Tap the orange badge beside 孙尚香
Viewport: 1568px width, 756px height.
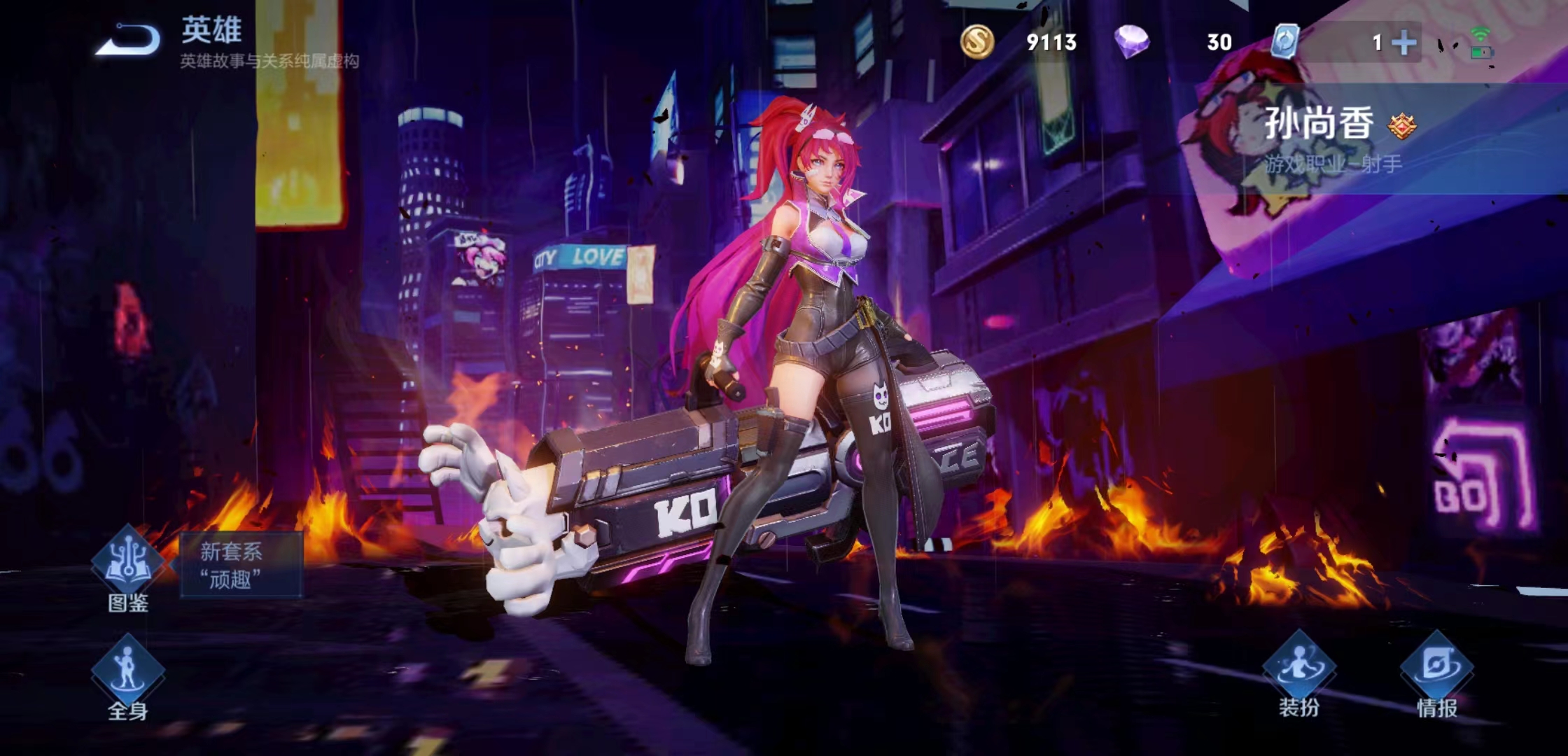point(1402,126)
